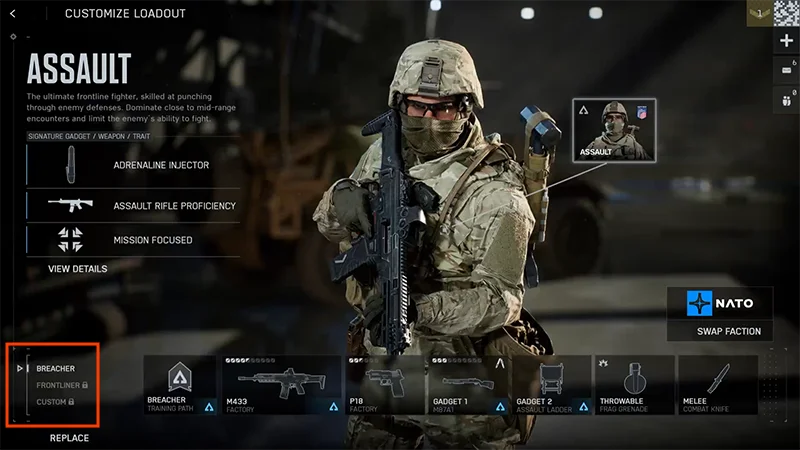This screenshot has height=450, width=800.
Task: Select the locked Custom loadout entry
Action: (x=55, y=402)
